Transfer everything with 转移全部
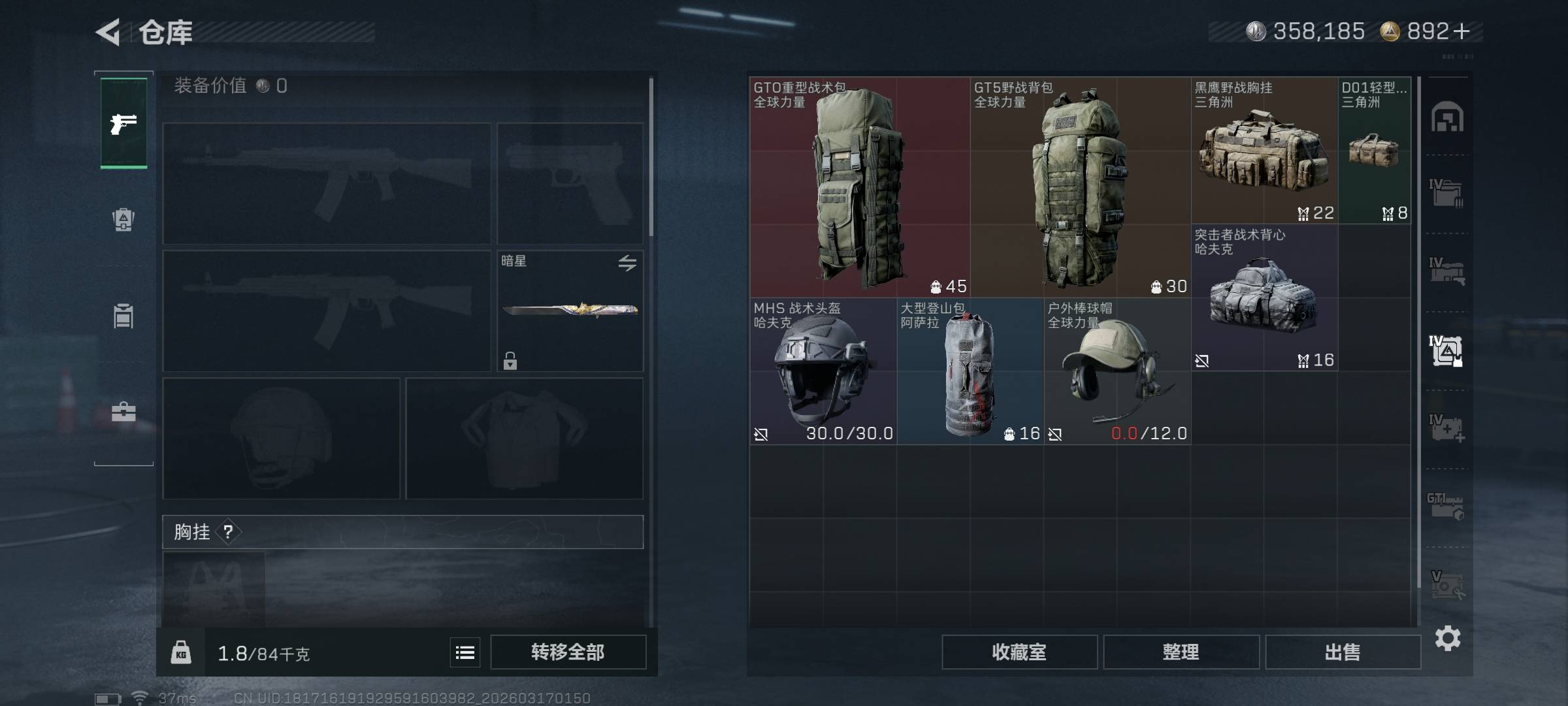The width and height of the screenshot is (1568, 706). click(568, 652)
